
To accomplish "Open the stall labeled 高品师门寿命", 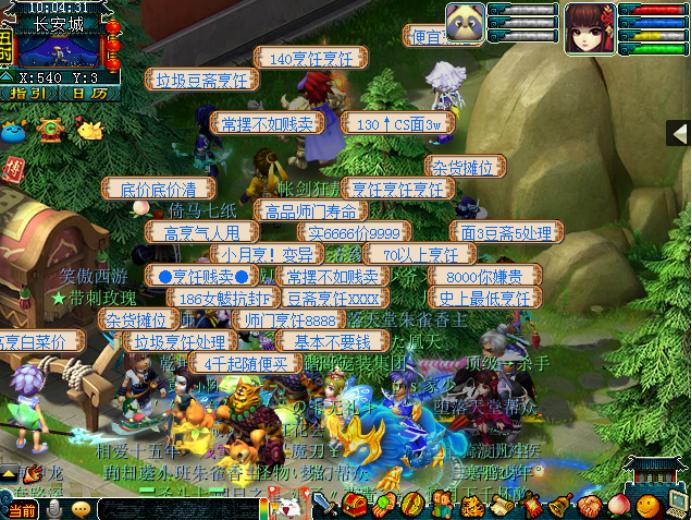I will [310, 210].
